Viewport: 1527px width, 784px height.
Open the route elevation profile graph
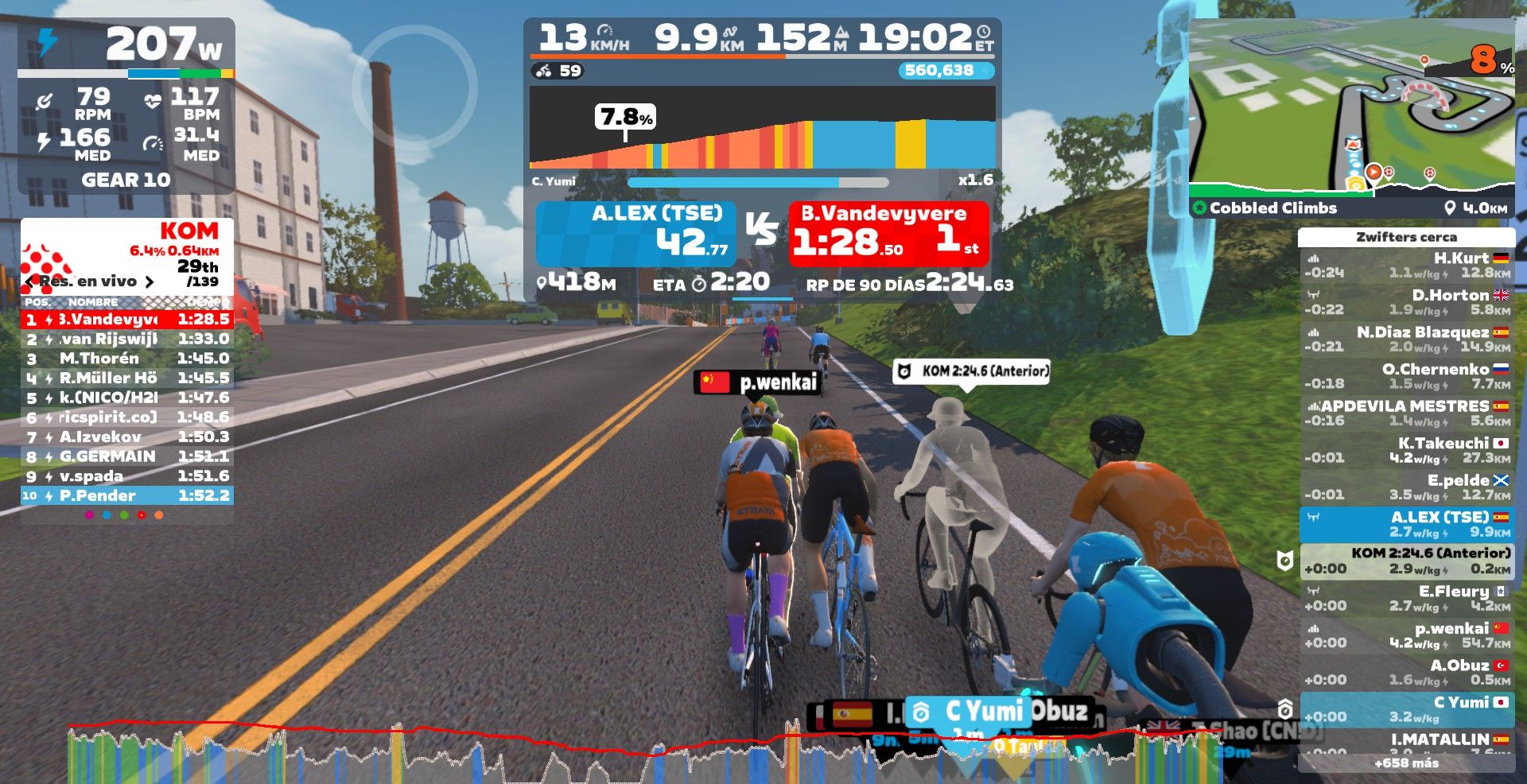point(762,127)
